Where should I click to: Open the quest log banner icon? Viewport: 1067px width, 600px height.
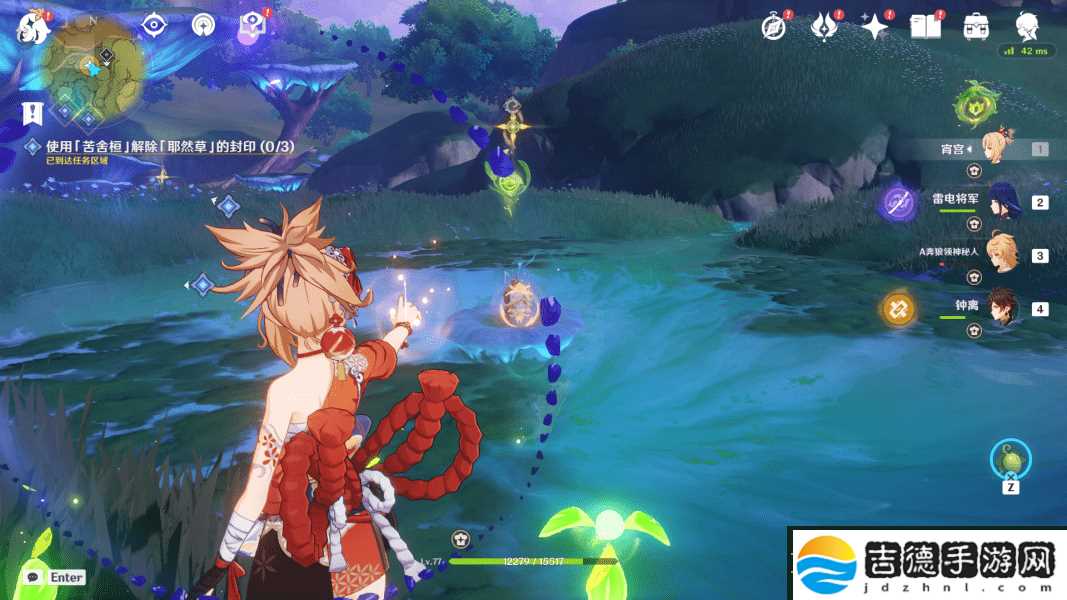[x=32, y=112]
